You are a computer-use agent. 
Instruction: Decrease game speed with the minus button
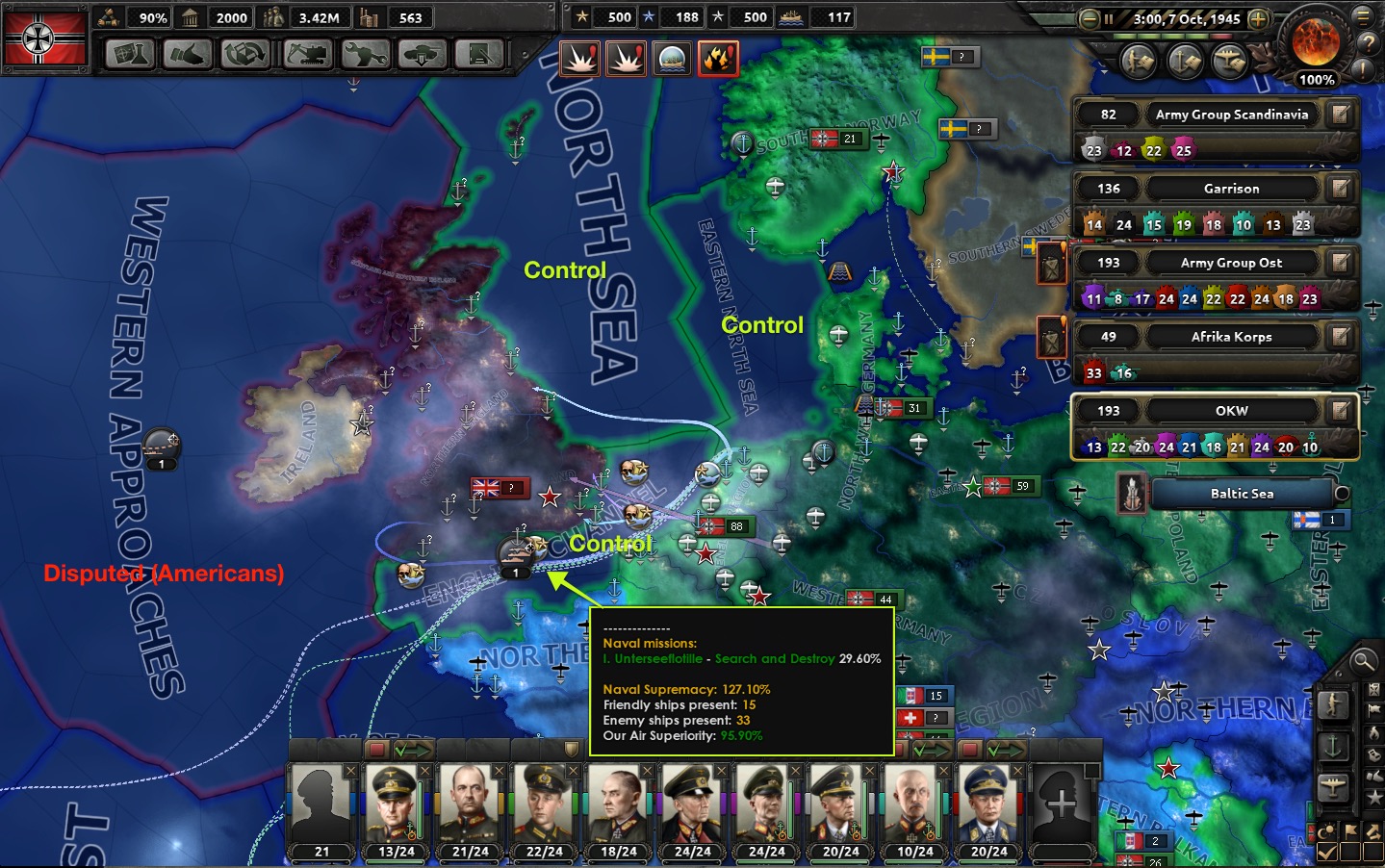click(x=1090, y=18)
